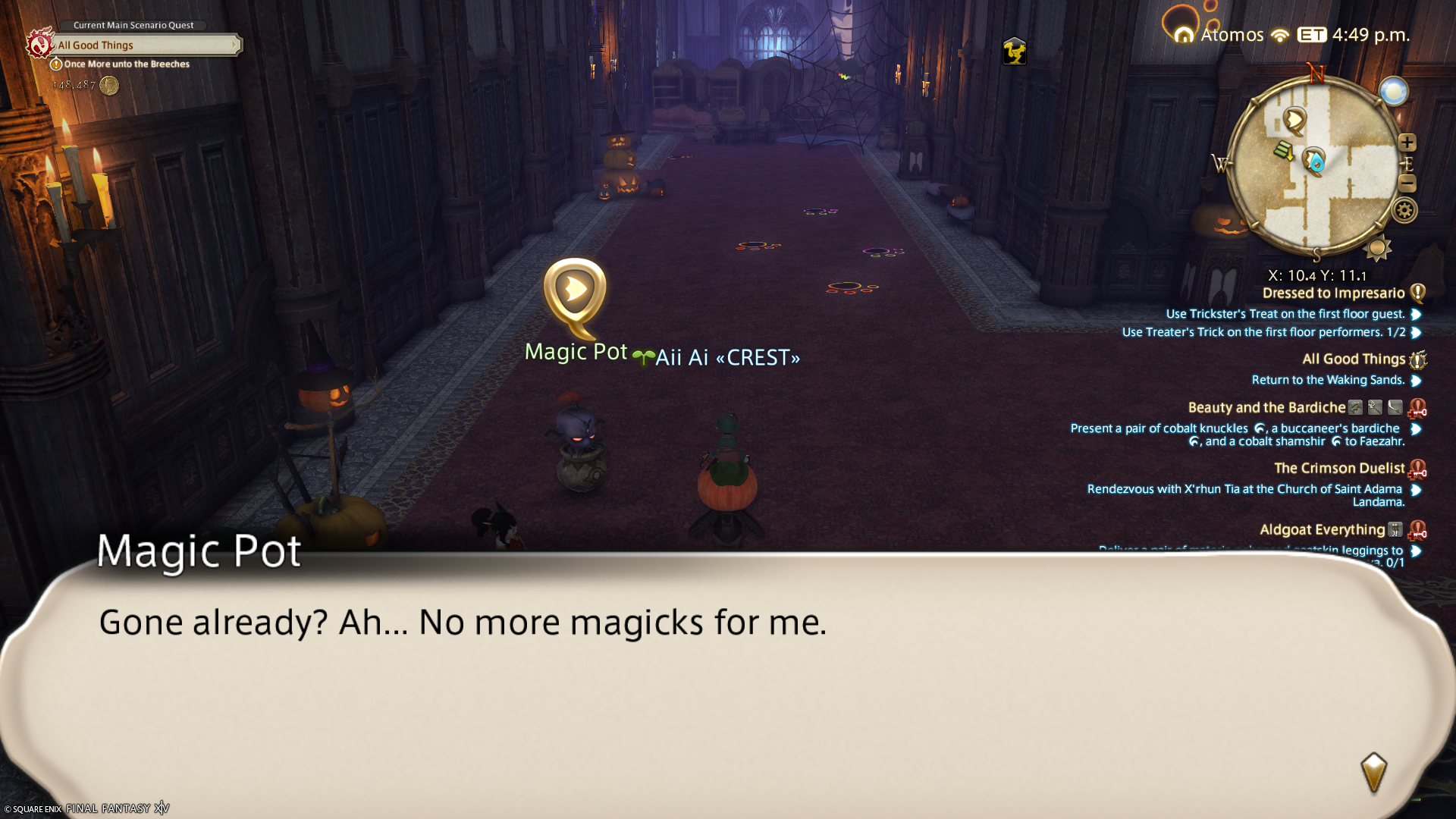Open minimap settings gear
The width and height of the screenshot is (1456, 819).
click(x=1404, y=211)
